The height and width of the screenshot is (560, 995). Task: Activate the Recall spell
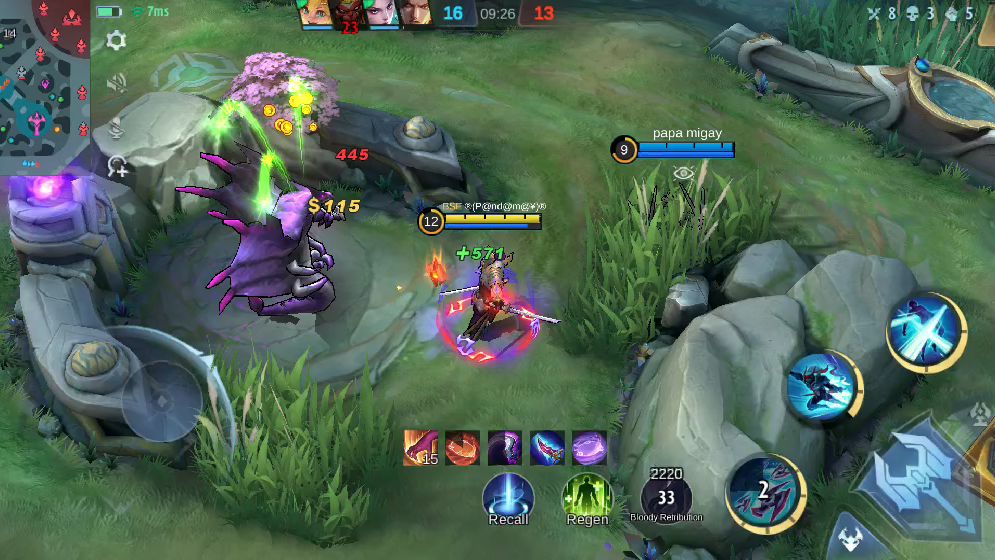click(508, 497)
